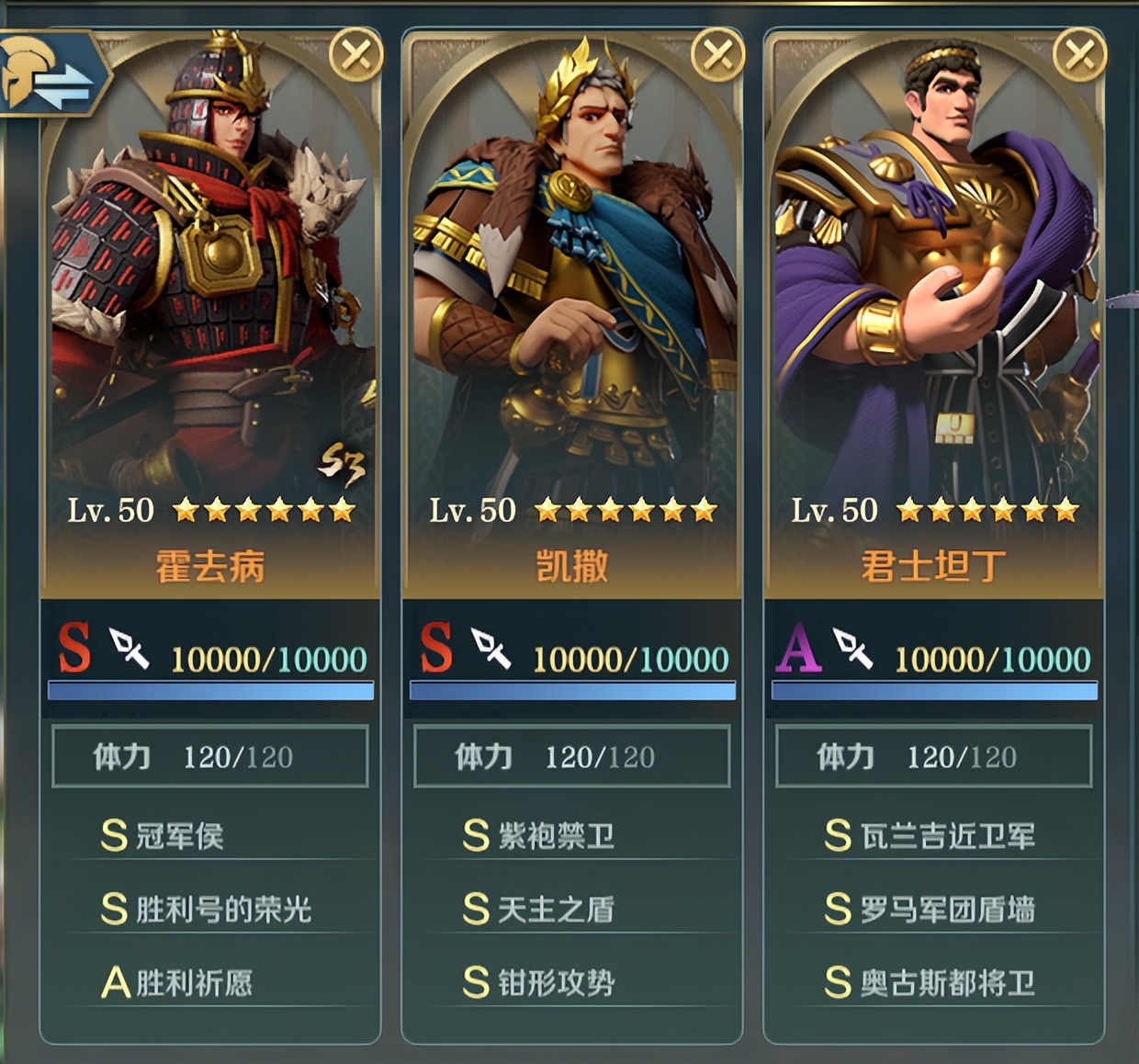Select the 霍去病 hero card portrait
This screenshot has height=1064, width=1139.
pos(209,276)
